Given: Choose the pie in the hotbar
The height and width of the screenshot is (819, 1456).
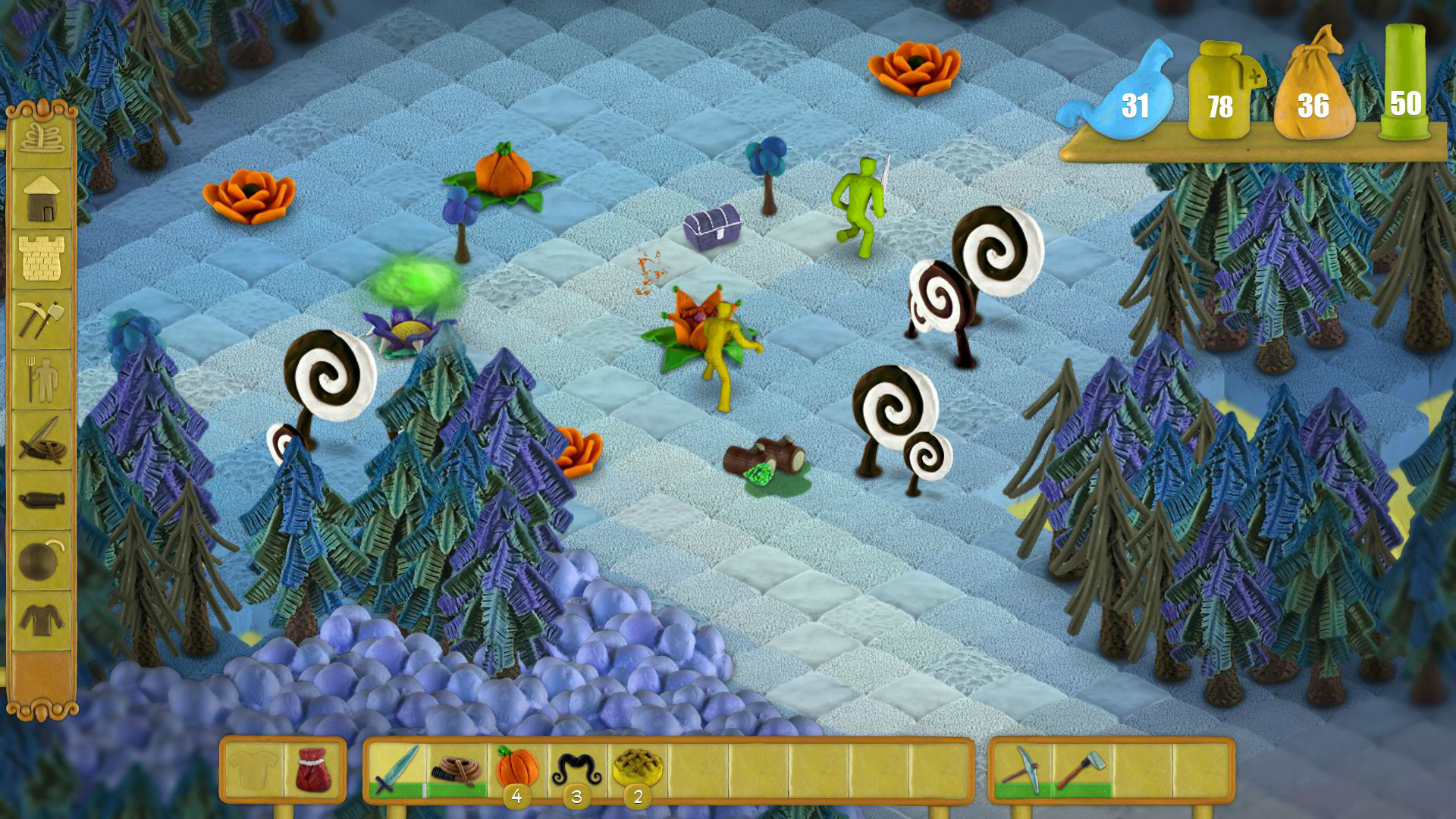Looking at the screenshot, I should (638, 767).
